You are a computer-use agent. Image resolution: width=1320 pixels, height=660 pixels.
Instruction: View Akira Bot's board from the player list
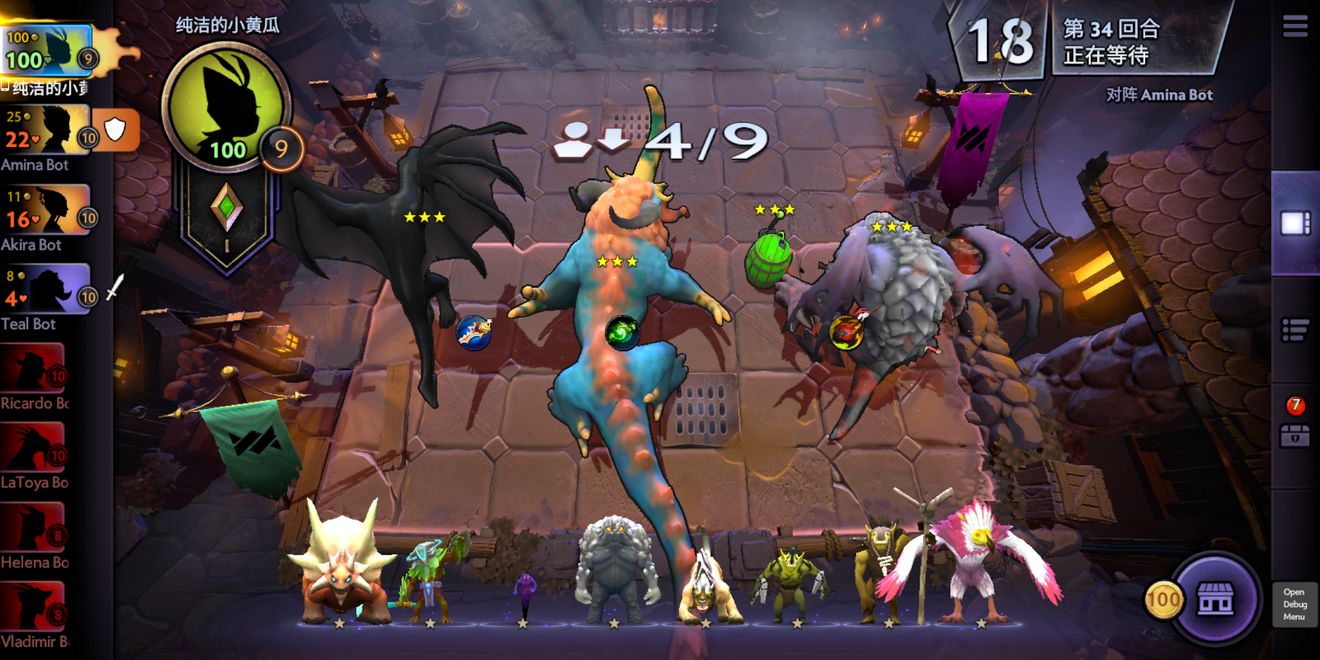pyautogui.click(x=45, y=212)
